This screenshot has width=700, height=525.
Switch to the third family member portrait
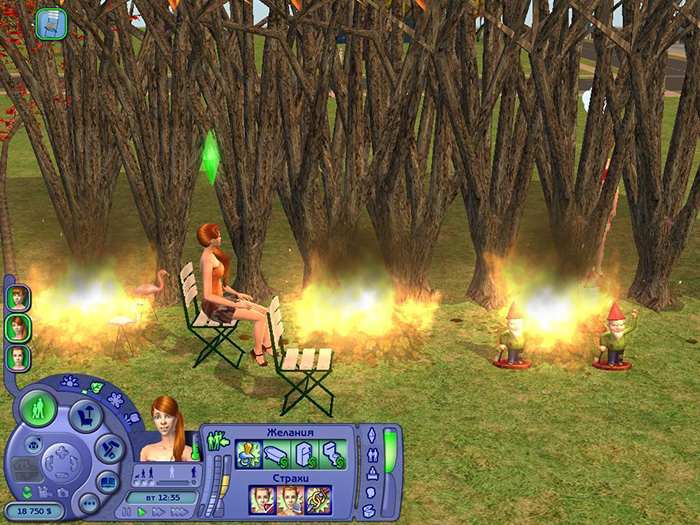[18, 357]
